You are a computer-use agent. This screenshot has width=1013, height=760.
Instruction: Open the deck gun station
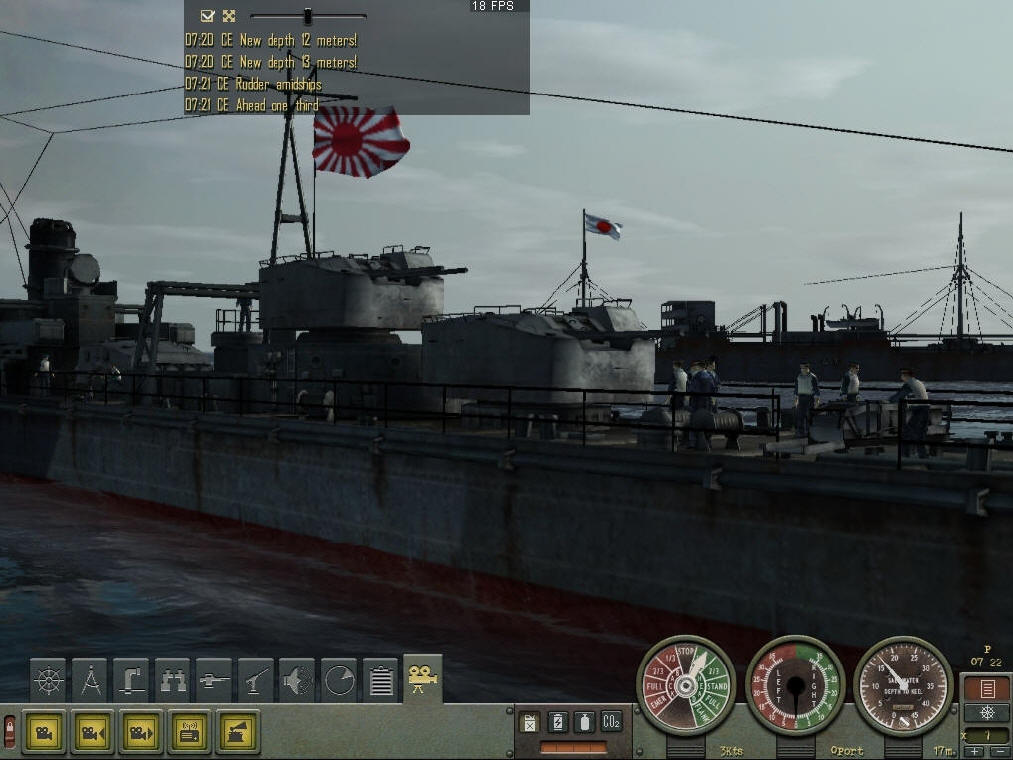214,680
